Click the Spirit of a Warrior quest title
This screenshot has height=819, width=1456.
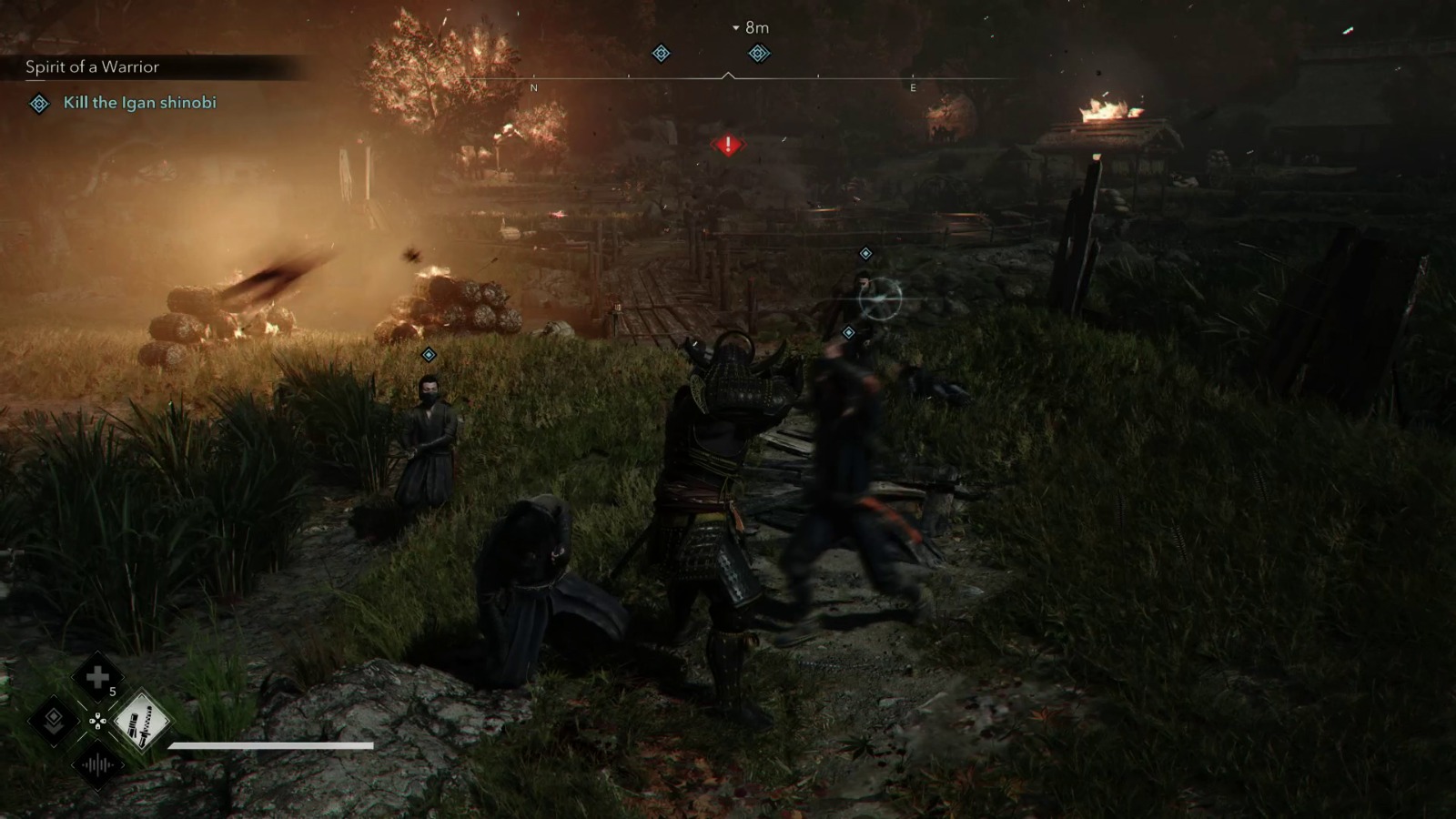tap(92, 66)
